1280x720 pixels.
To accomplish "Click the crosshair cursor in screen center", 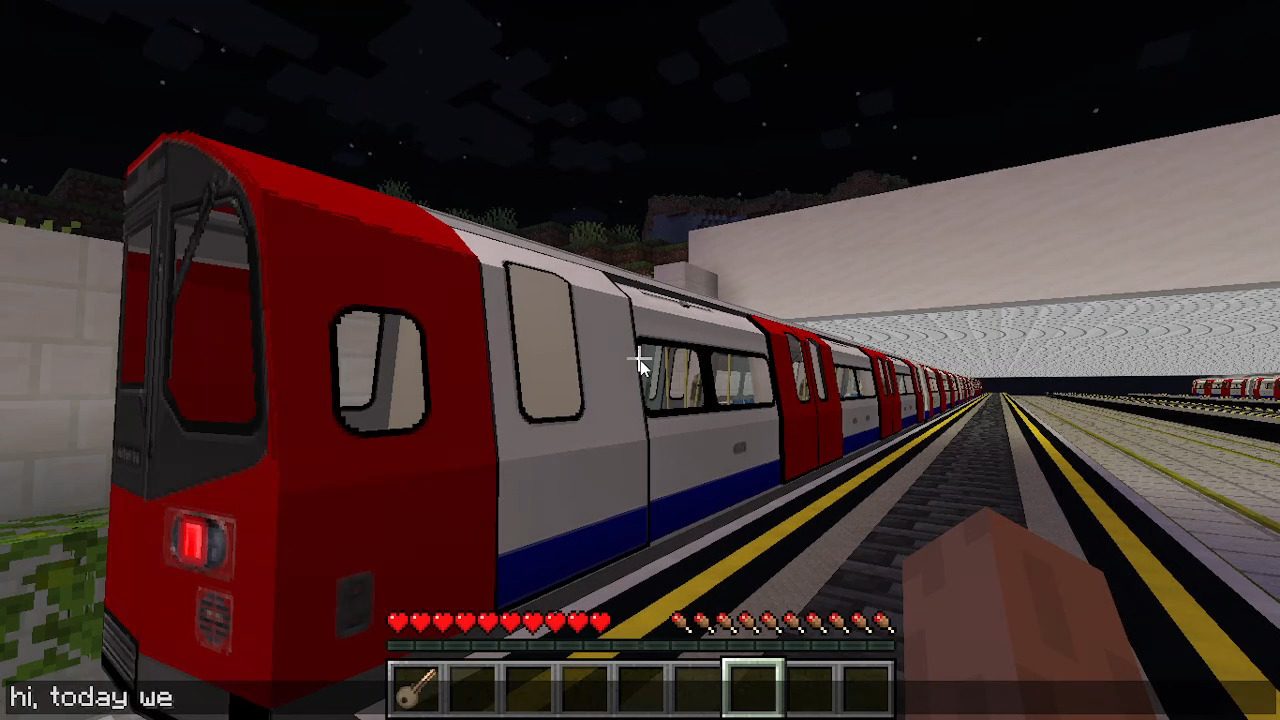I will click(640, 360).
